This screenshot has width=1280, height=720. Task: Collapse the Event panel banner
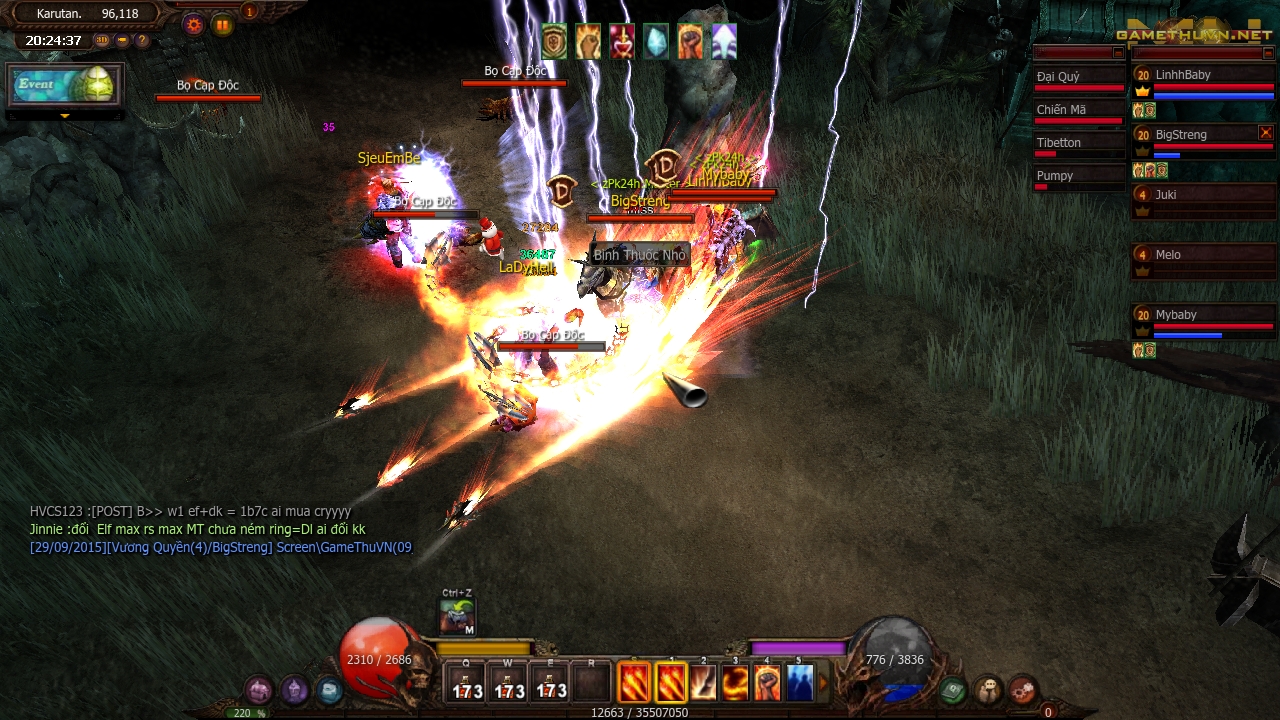64,117
